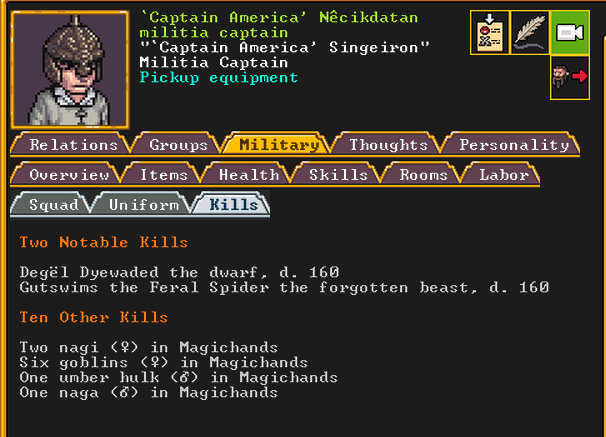Click the dwarf head with red arrow icon
606x437 pixels.
point(569,77)
